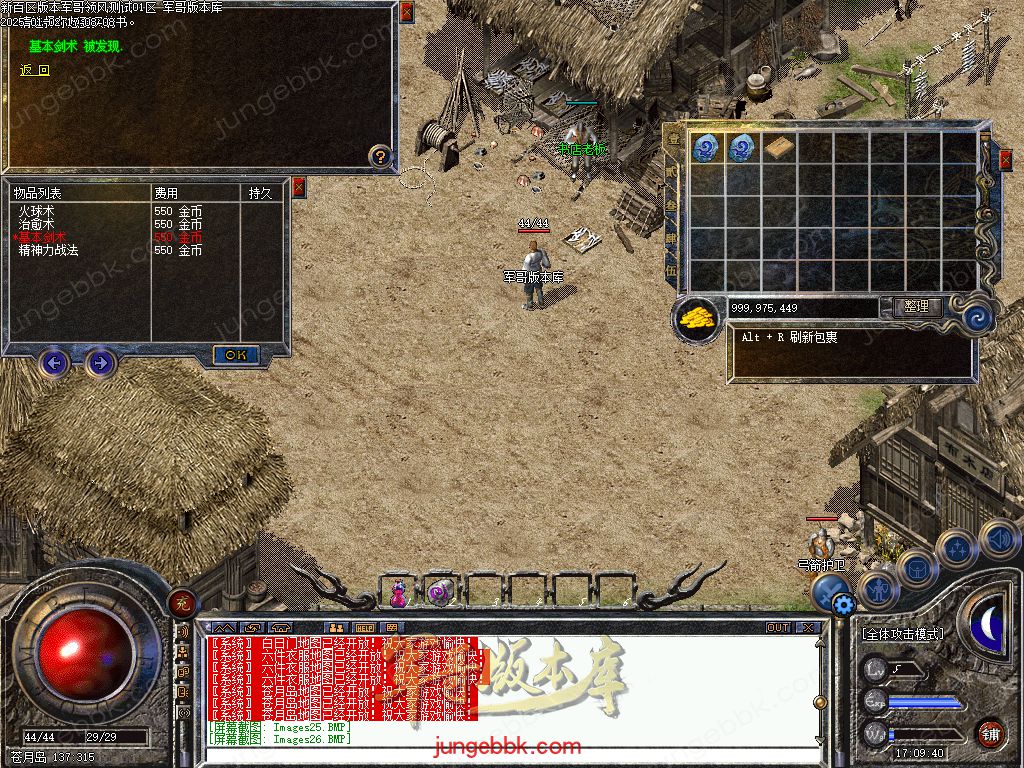Select the book item in the bag
This screenshot has height=768, width=1024.
pyautogui.click(x=779, y=148)
